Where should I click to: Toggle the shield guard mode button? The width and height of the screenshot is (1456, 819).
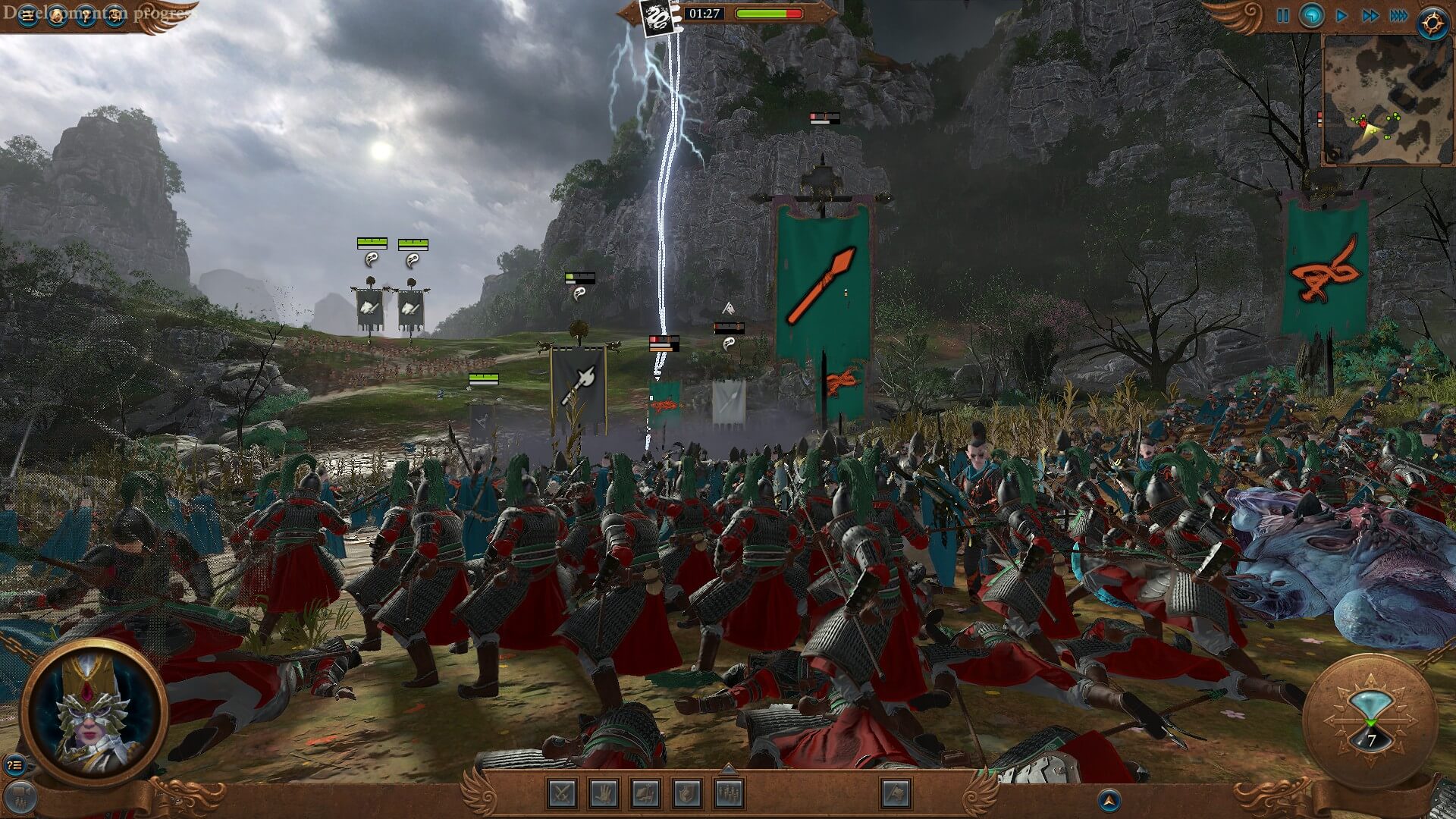click(x=686, y=794)
